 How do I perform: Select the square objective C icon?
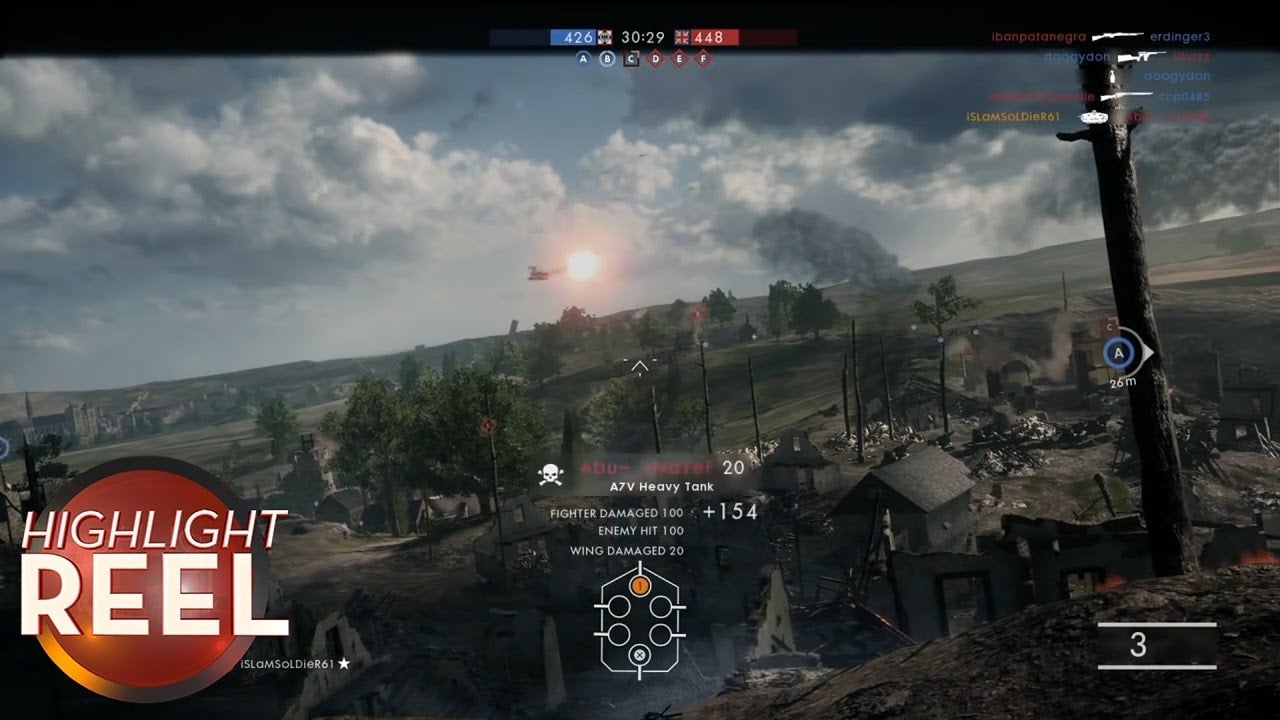point(631,58)
